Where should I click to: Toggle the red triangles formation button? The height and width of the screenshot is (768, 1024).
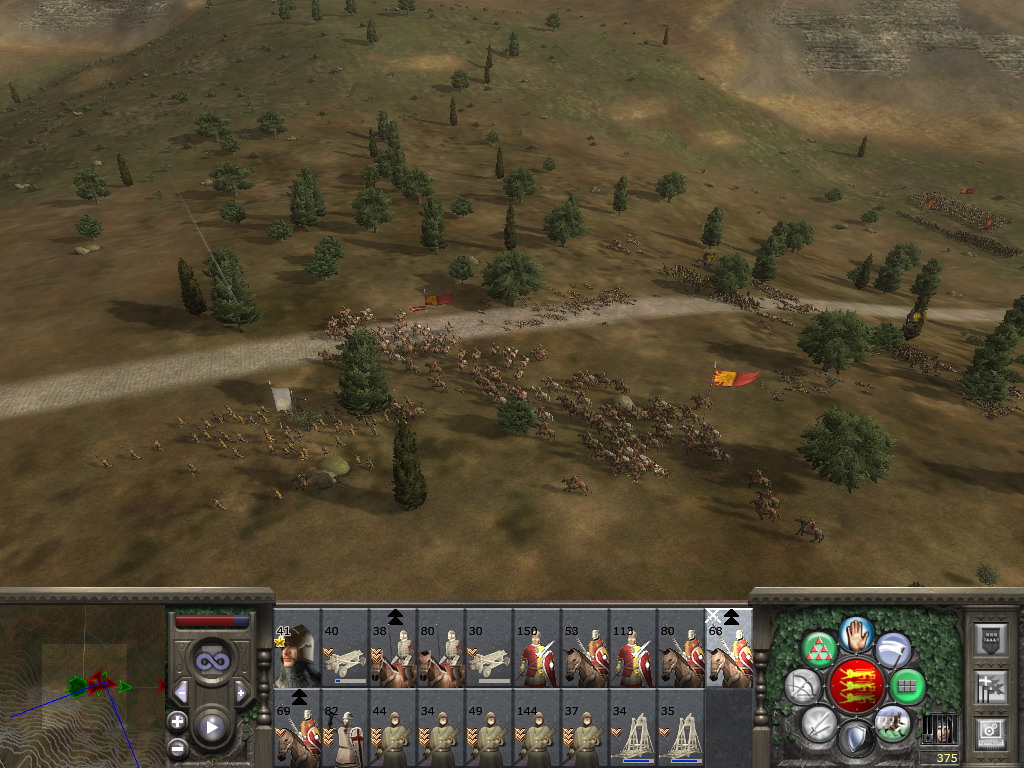pyautogui.click(x=820, y=651)
